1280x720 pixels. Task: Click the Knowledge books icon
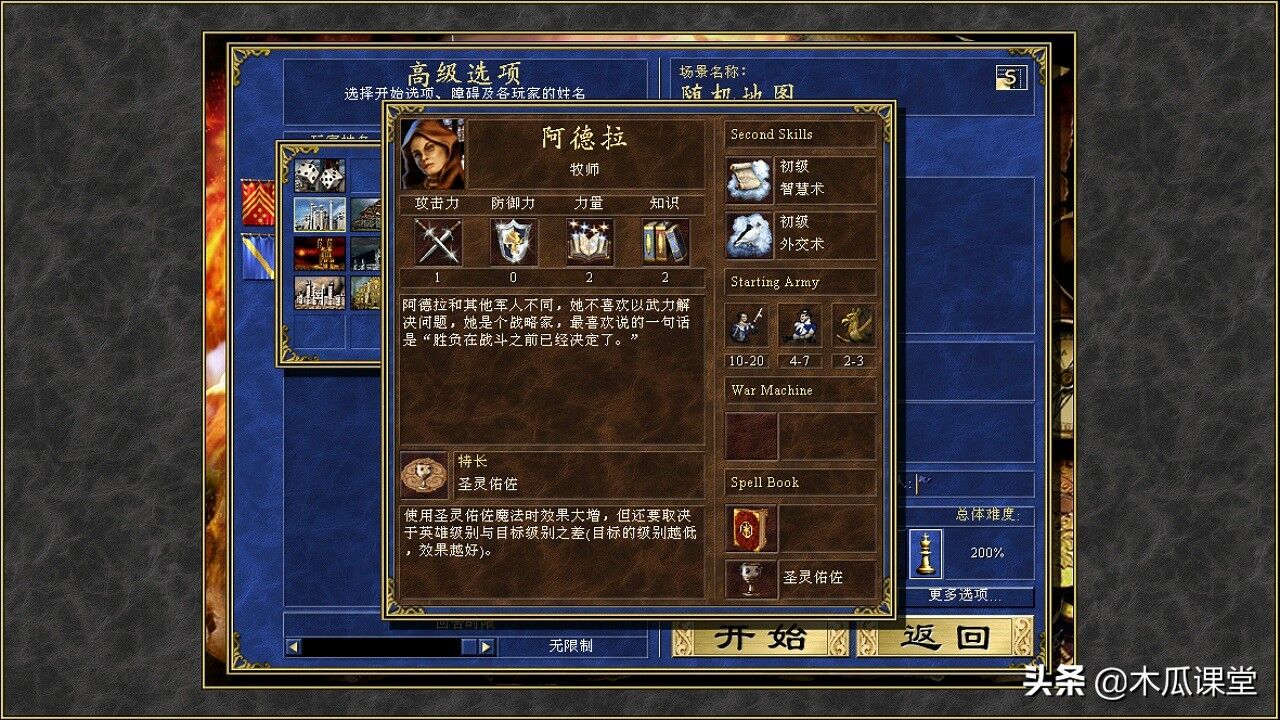665,243
